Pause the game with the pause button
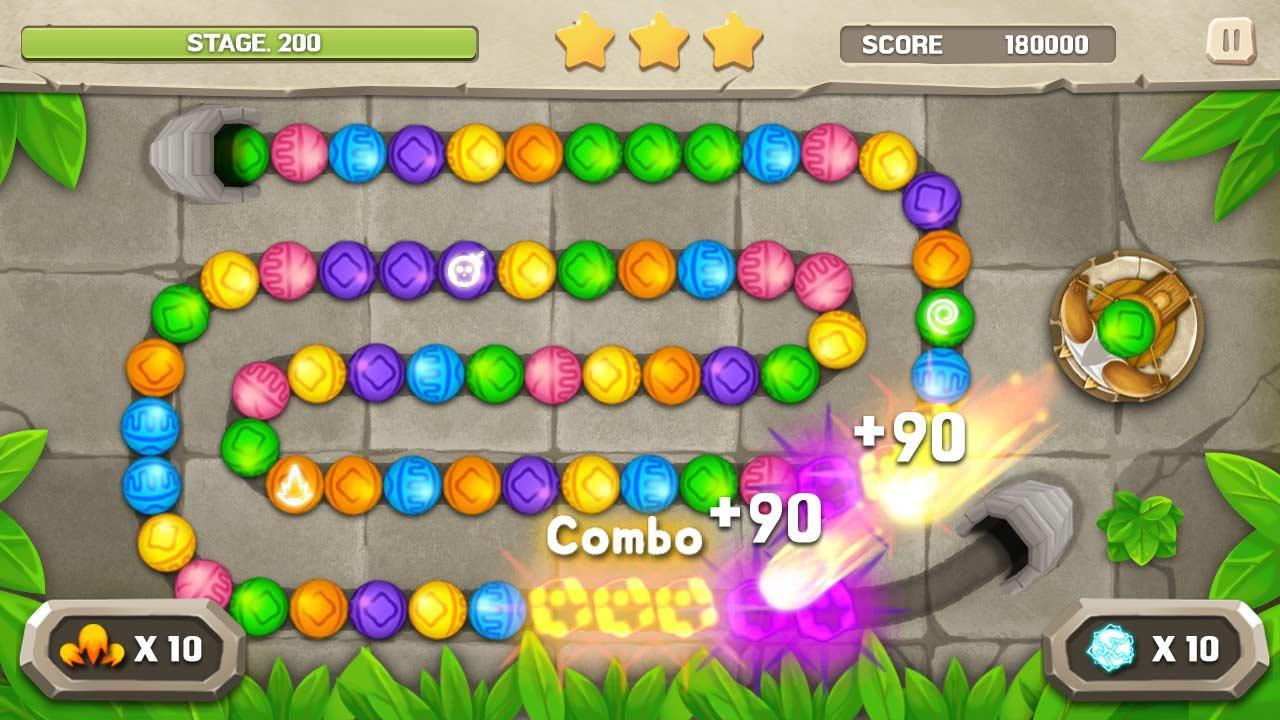Image resolution: width=1280 pixels, height=720 pixels. (x=1230, y=42)
